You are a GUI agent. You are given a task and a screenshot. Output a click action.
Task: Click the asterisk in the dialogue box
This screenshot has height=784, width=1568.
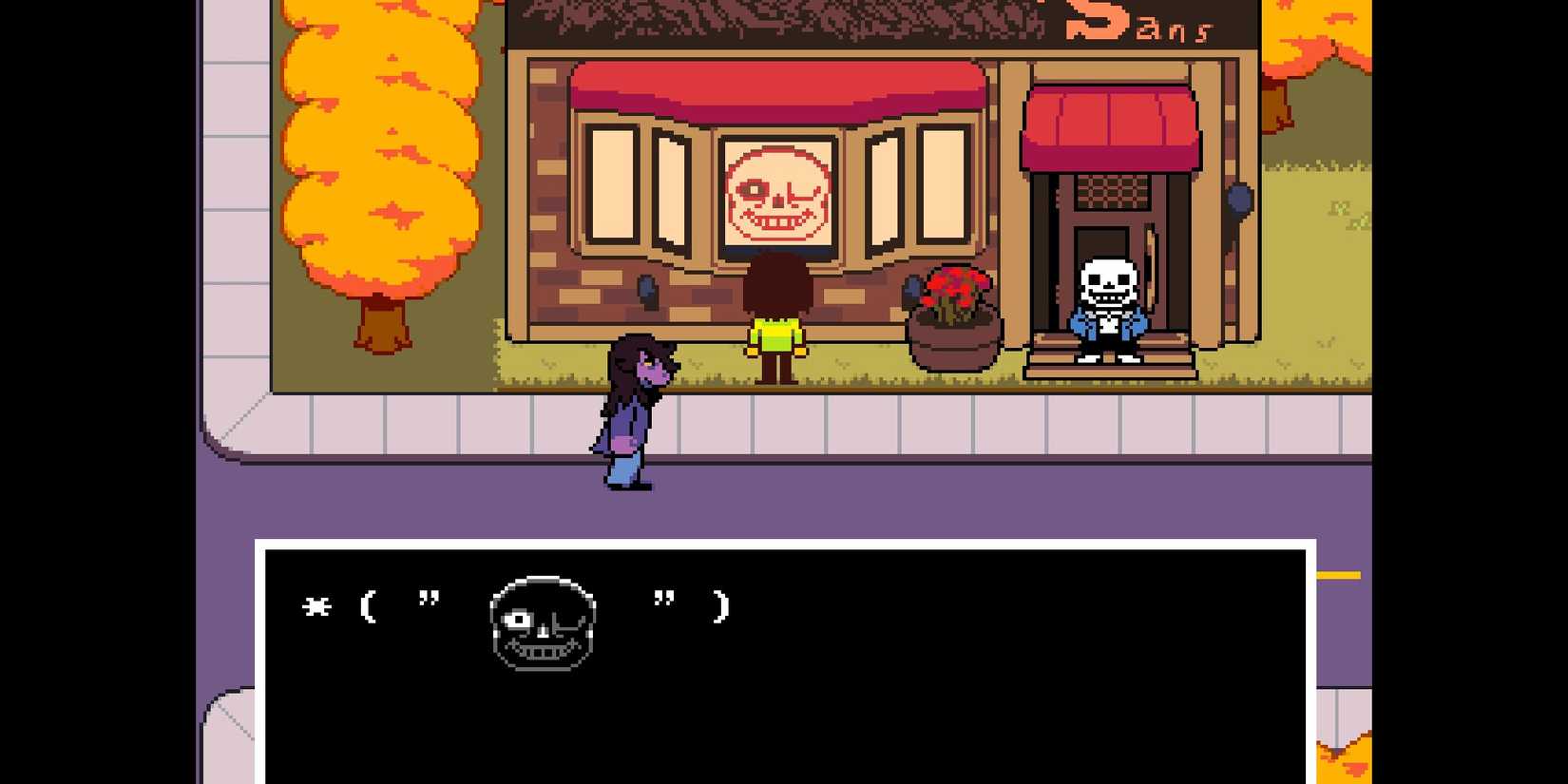[x=316, y=606]
